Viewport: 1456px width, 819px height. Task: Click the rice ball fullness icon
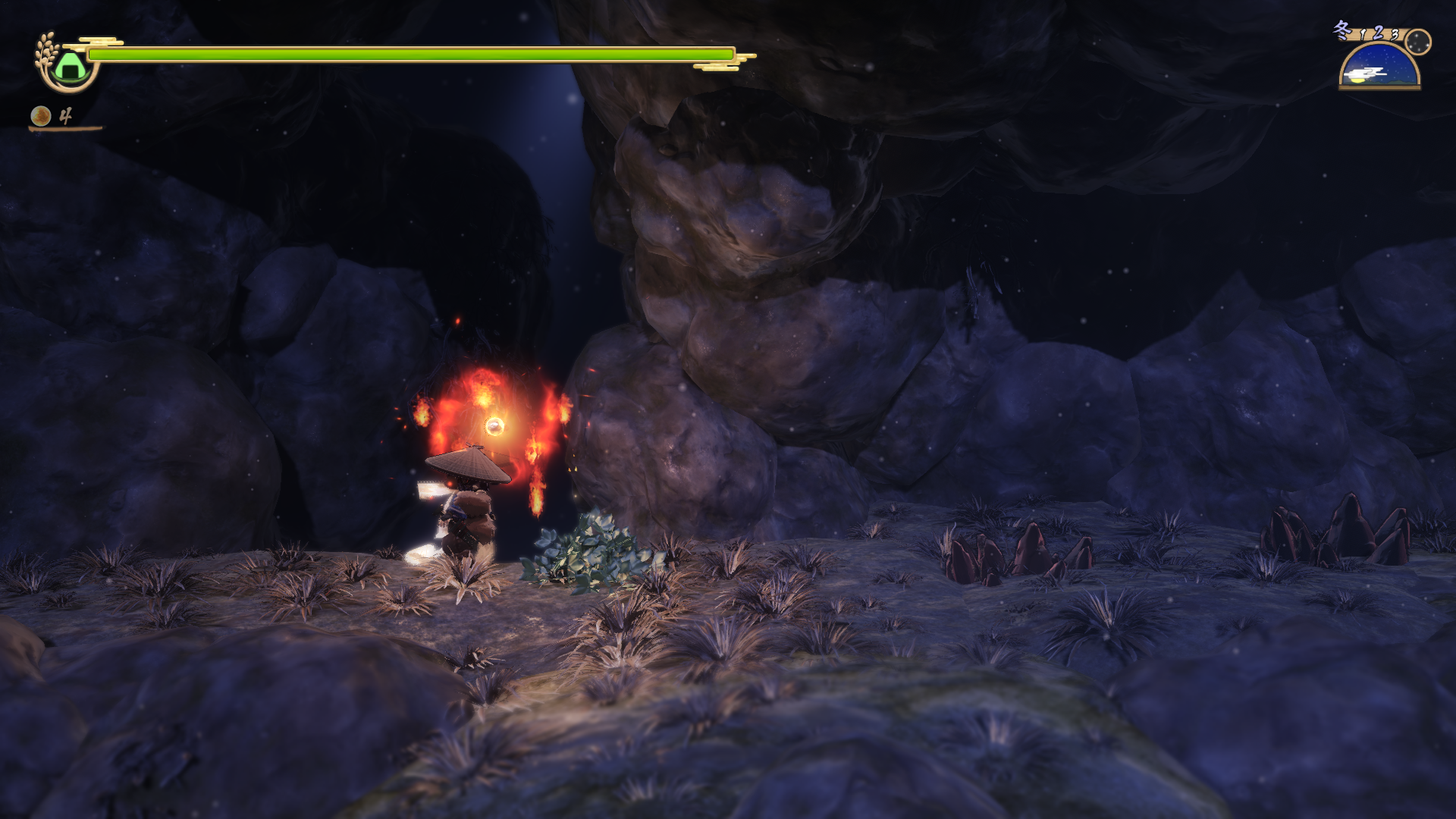(x=69, y=65)
